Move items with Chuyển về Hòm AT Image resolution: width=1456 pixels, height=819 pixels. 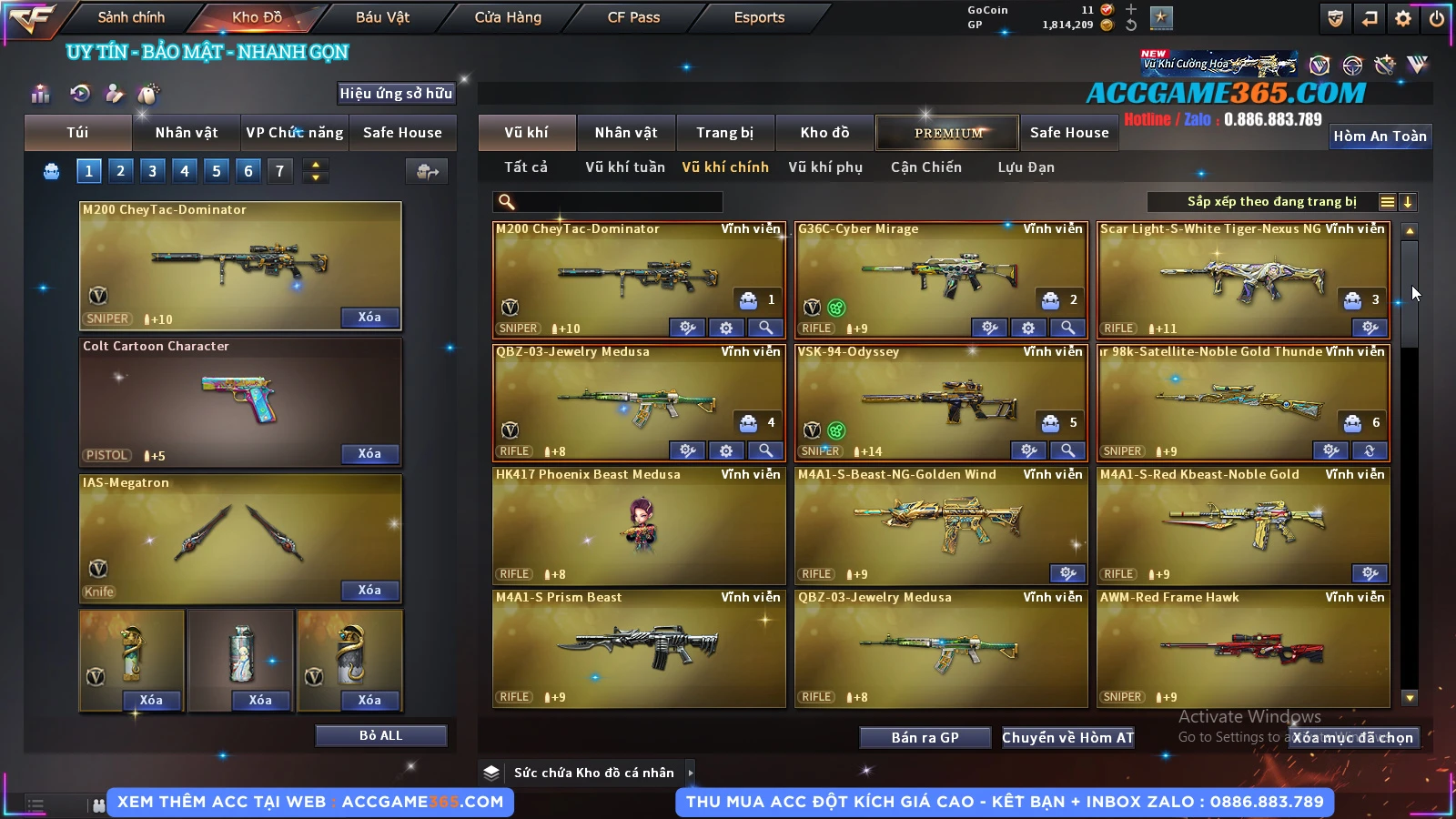(x=1067, y=737)
